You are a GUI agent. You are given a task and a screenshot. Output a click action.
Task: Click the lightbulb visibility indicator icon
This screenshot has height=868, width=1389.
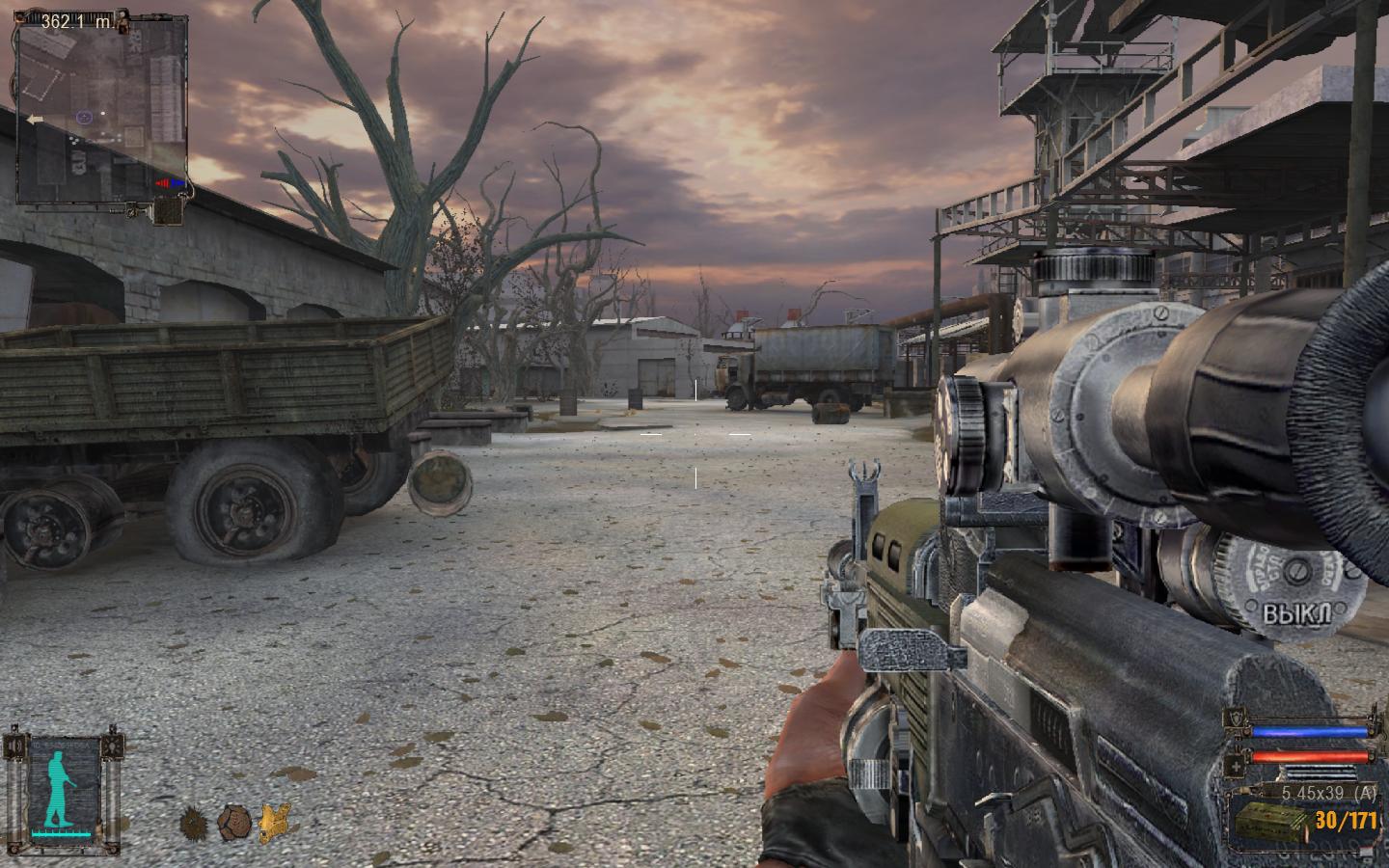[x=115, y=745]
